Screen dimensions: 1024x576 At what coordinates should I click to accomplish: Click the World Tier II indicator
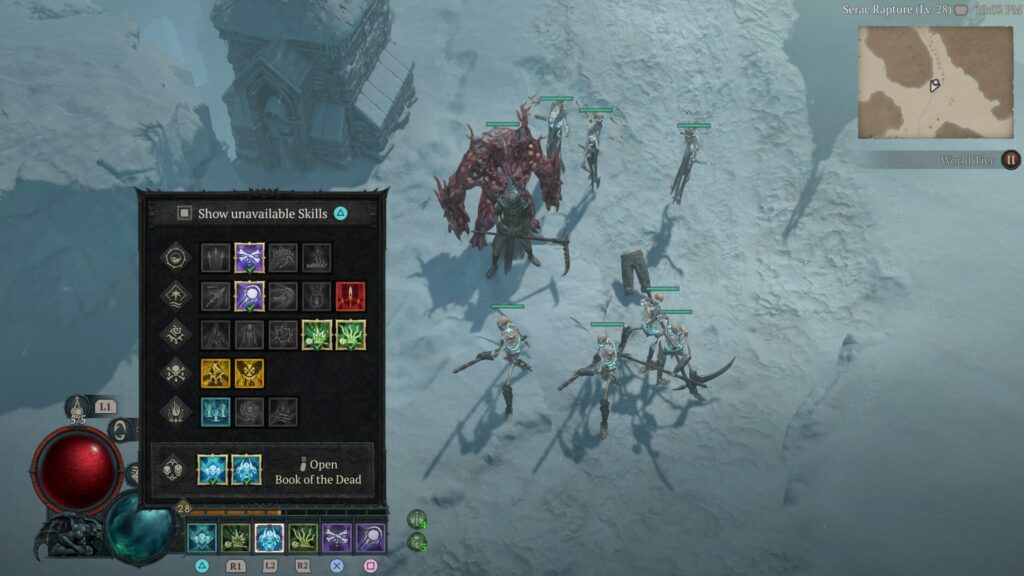1010,160
